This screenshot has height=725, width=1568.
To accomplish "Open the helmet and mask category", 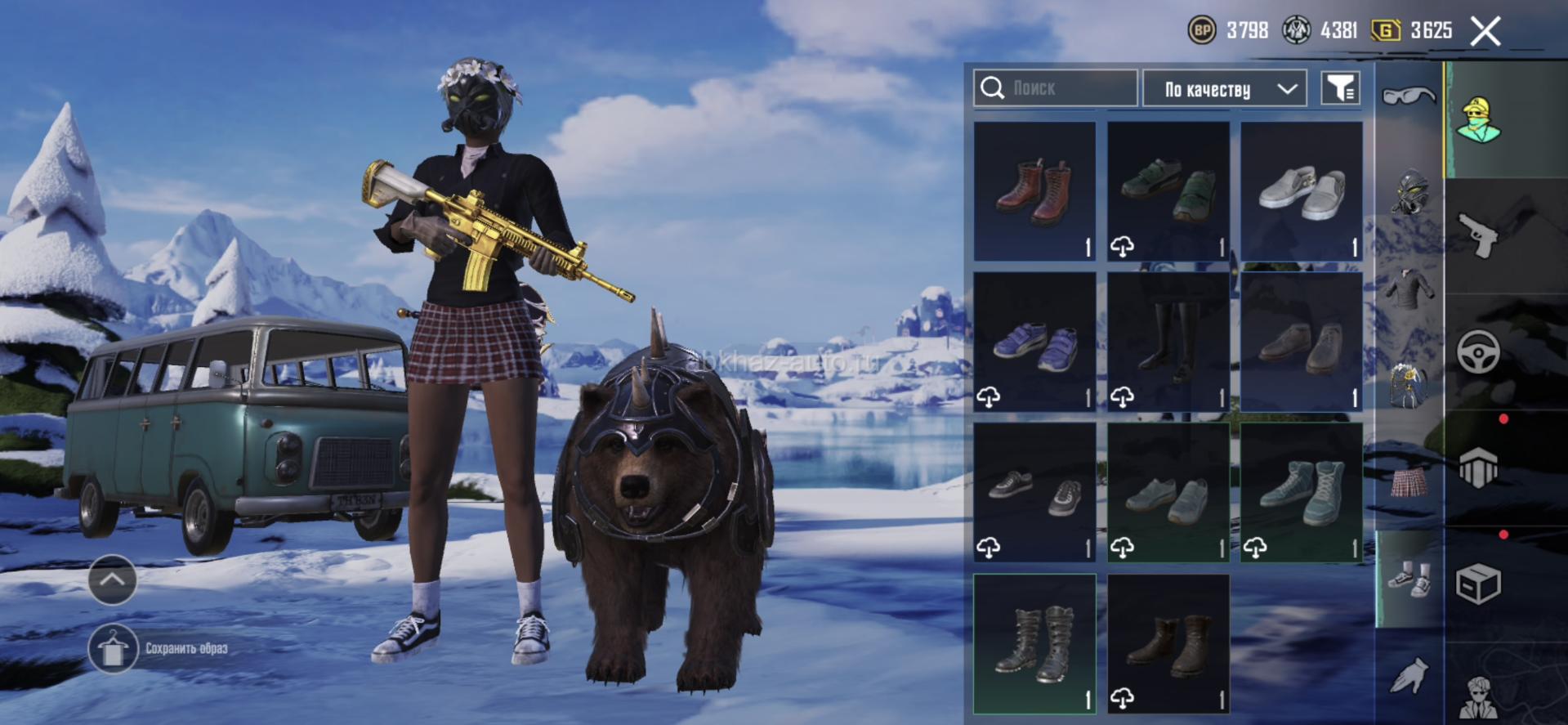I will coord(1409,192).
